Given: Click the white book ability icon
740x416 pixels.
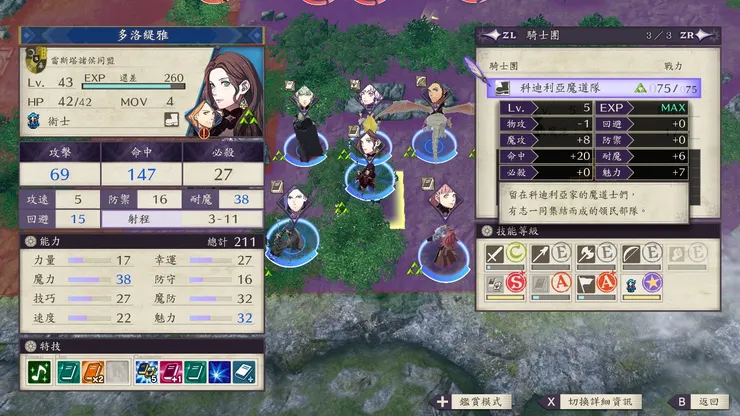Looking at the screenshot, I should click(x=243, y=373).
